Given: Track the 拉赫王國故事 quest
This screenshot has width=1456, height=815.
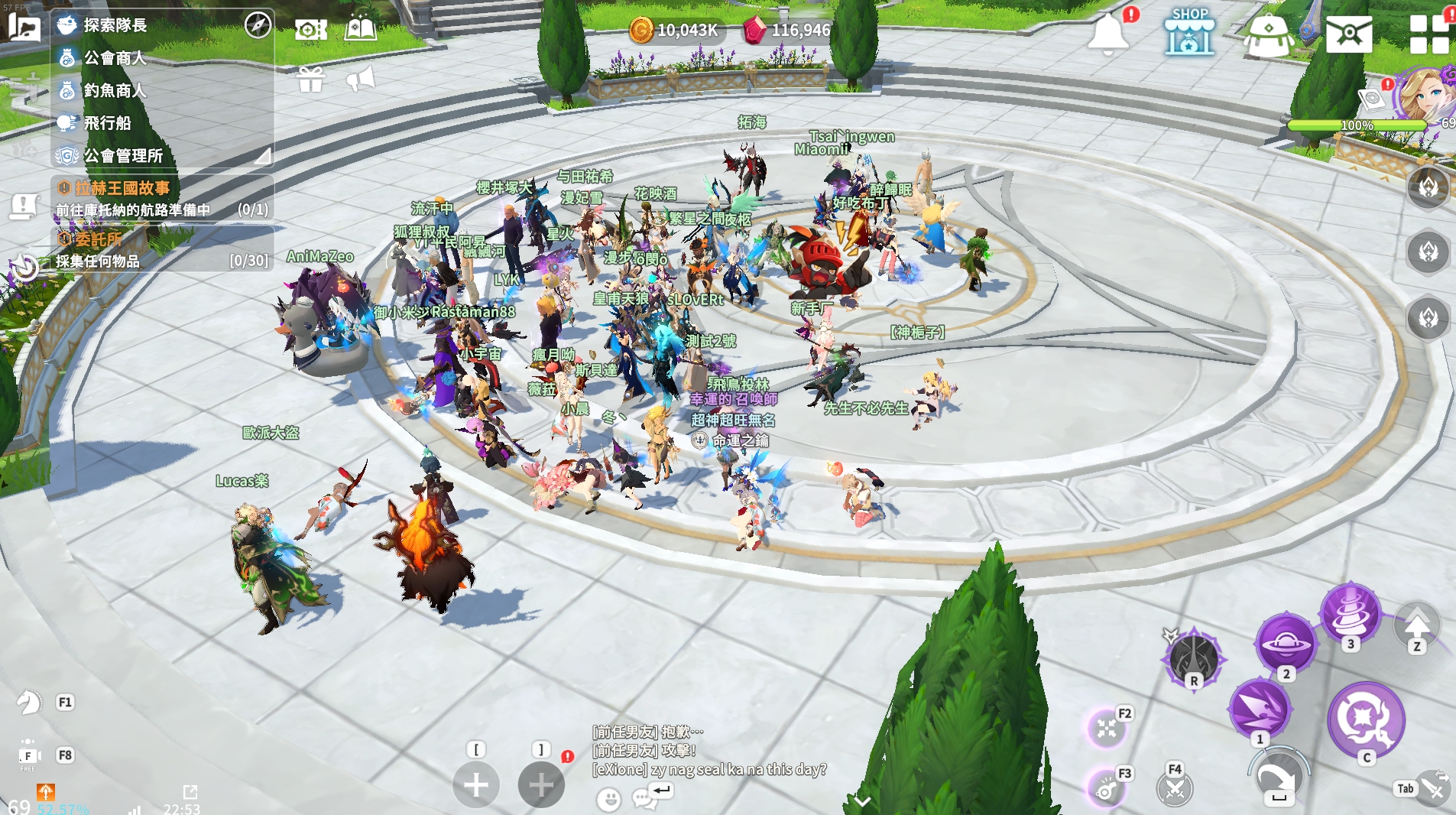Looking at the screenshot, I should pyautogui.click(x=122, y=188).
